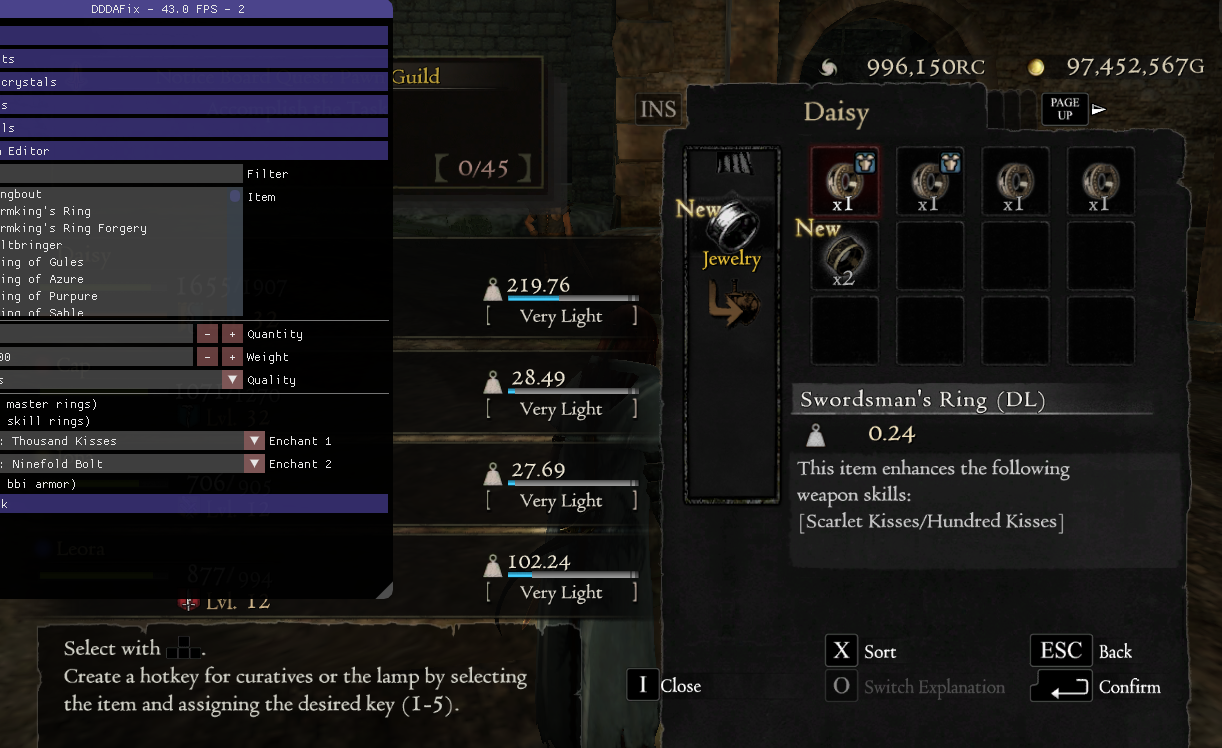Focus the Filter text field in DDDAFix

(x=121, y=174)
